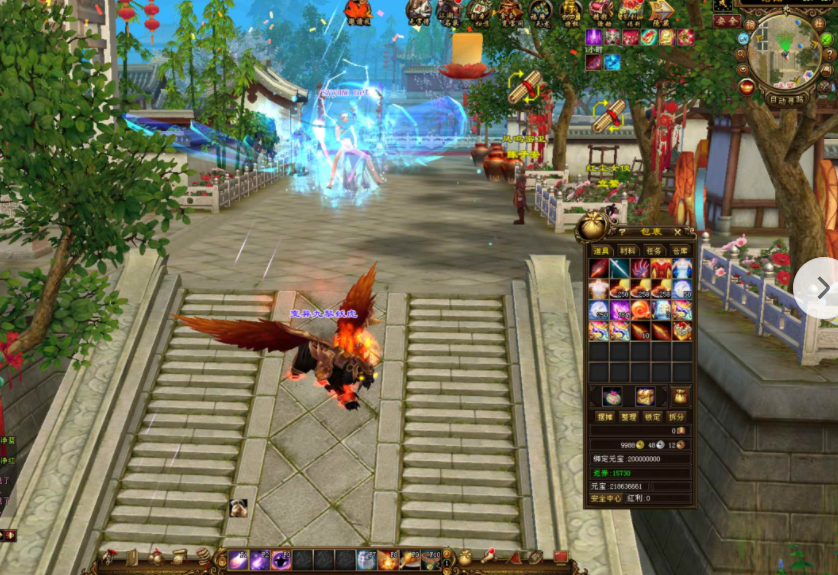The width and height of the screenshot is (838, 575).
Task: Select the 任务 quest items tab
Action: pyautogui.click(x=654, y=251)
